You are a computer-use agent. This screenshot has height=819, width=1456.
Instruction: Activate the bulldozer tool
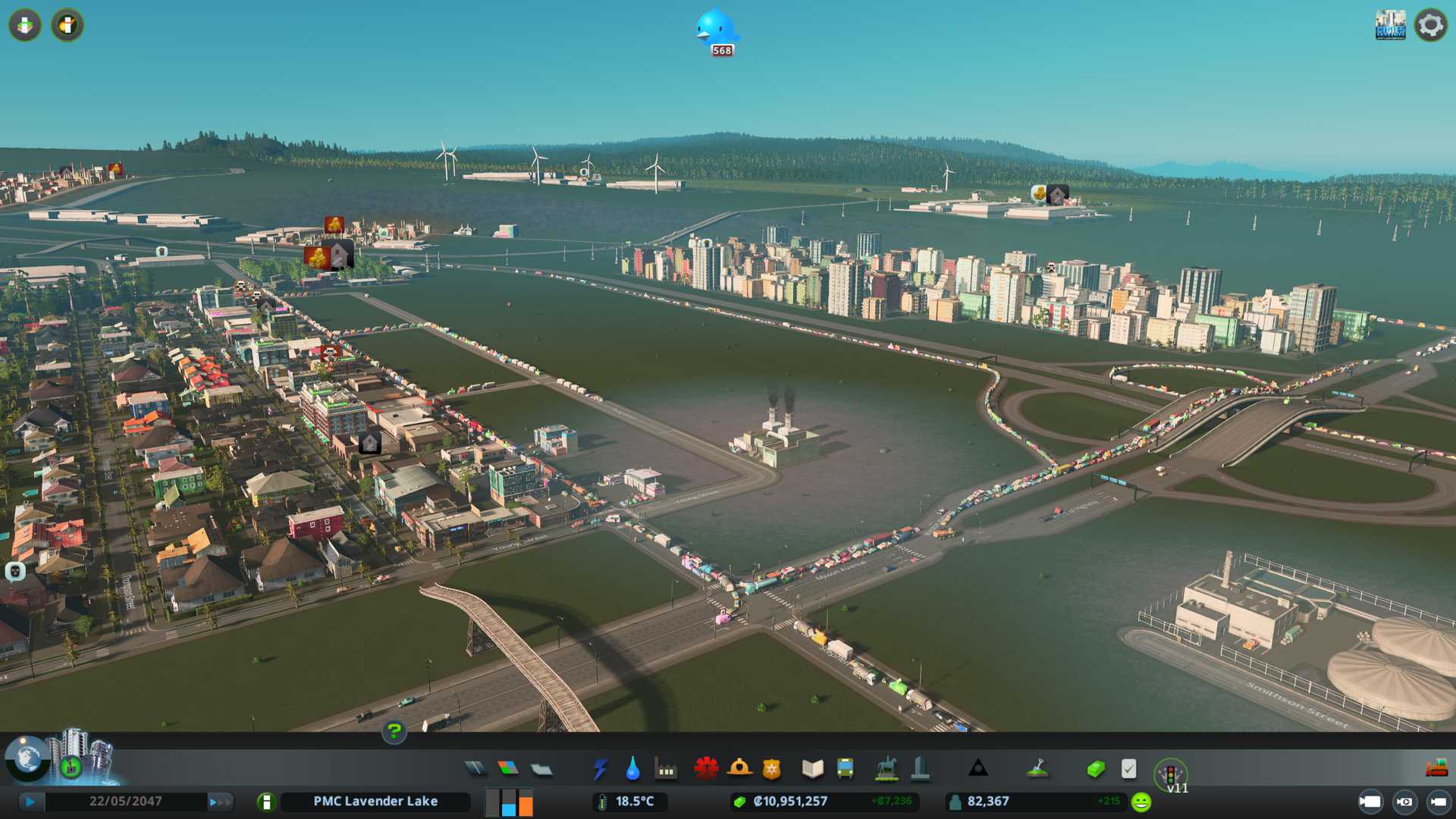tap(1436, 769)
